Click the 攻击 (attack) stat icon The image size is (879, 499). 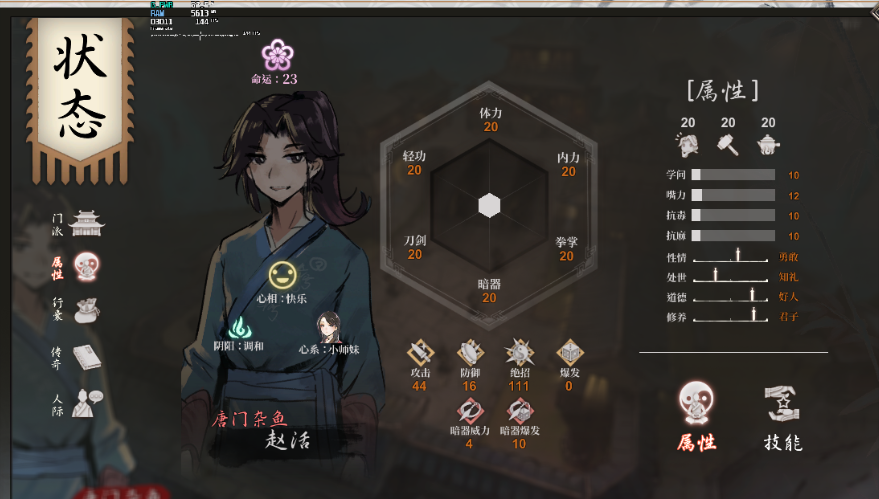coord(420,352)
